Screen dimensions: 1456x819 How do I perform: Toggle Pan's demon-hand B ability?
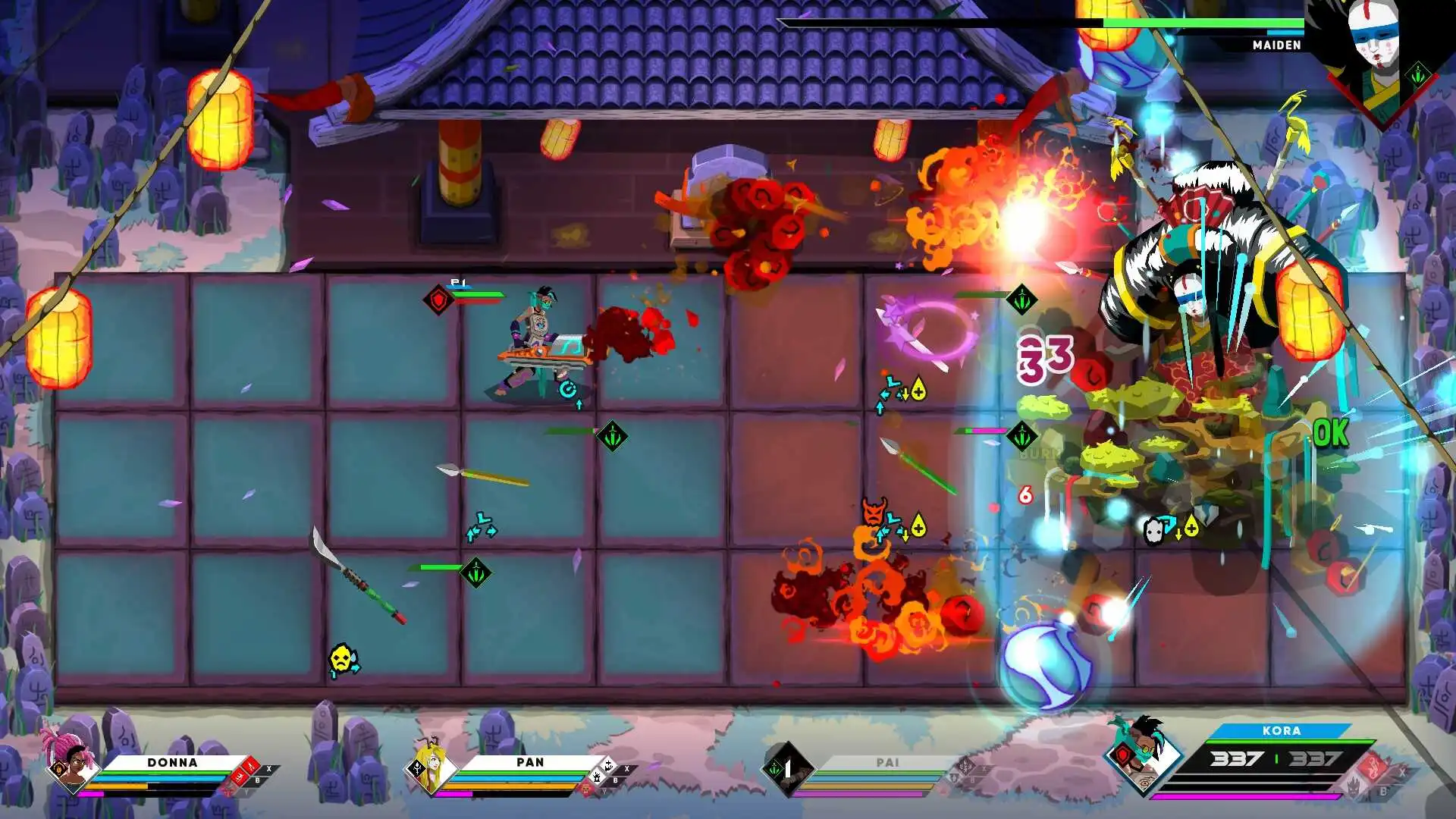click(598, 778)
